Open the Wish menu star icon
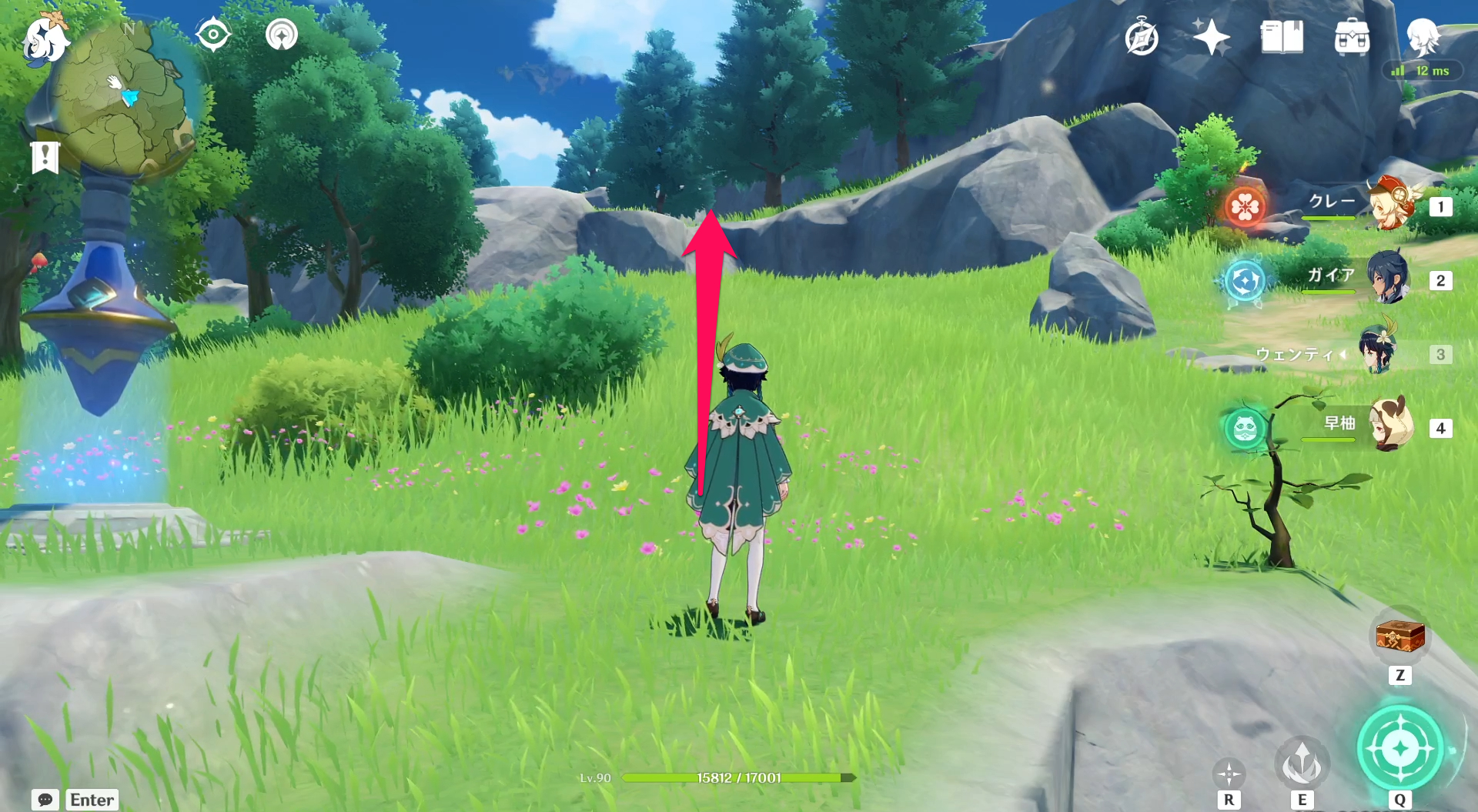Viewport: 1478px width, 812px height. click(1211, 35)
